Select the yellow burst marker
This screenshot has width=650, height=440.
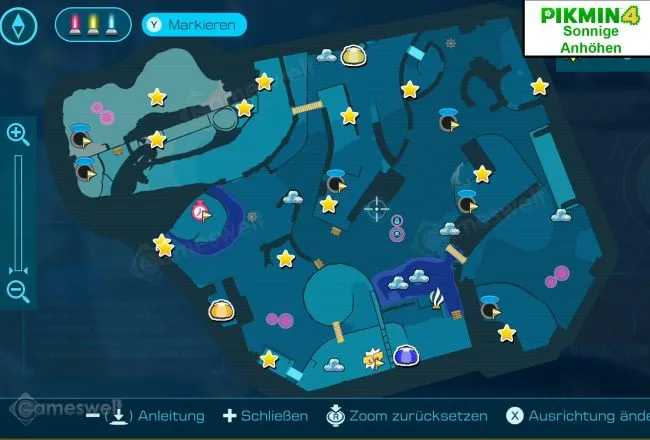coord(374,357)
